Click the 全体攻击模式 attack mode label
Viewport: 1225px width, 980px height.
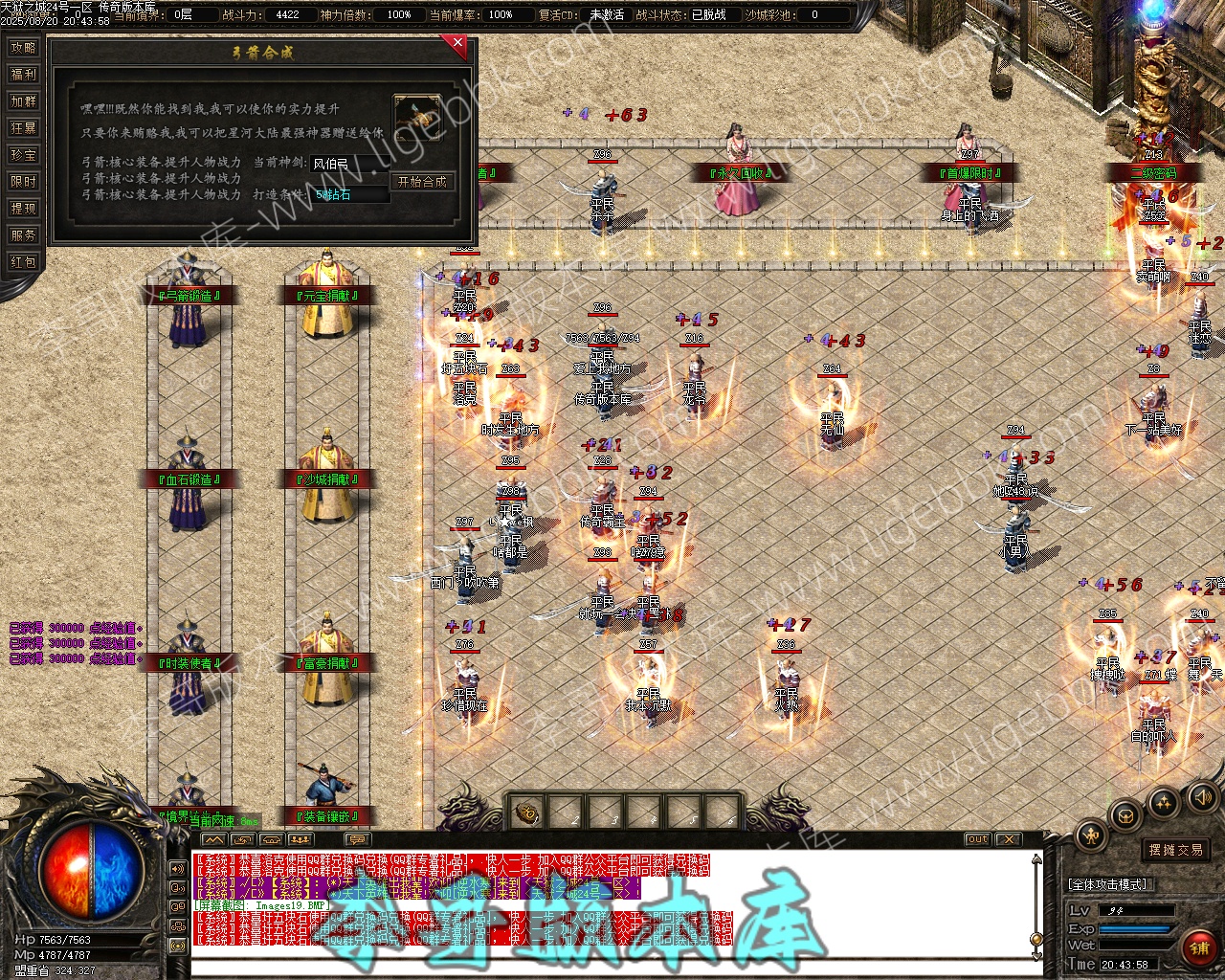coord(1108,884)
